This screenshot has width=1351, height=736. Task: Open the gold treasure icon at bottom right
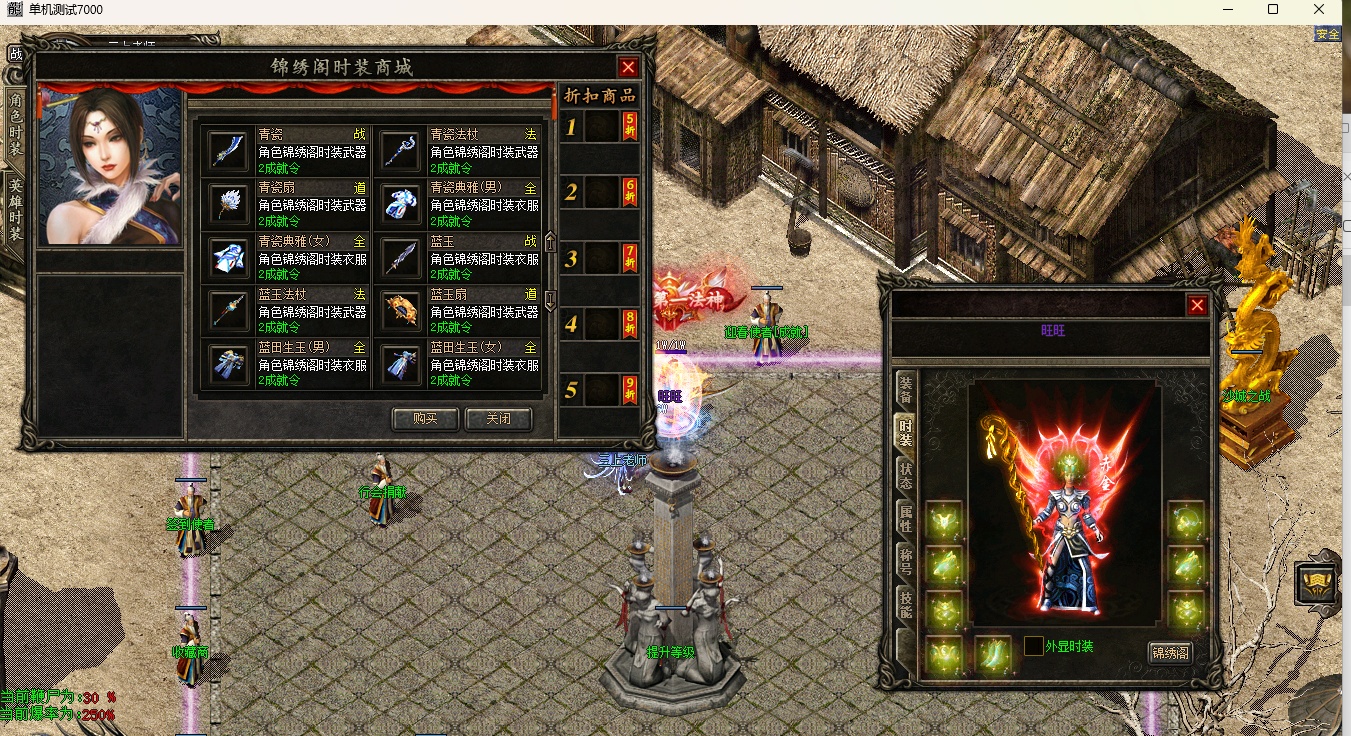[x=1315, y=582]
